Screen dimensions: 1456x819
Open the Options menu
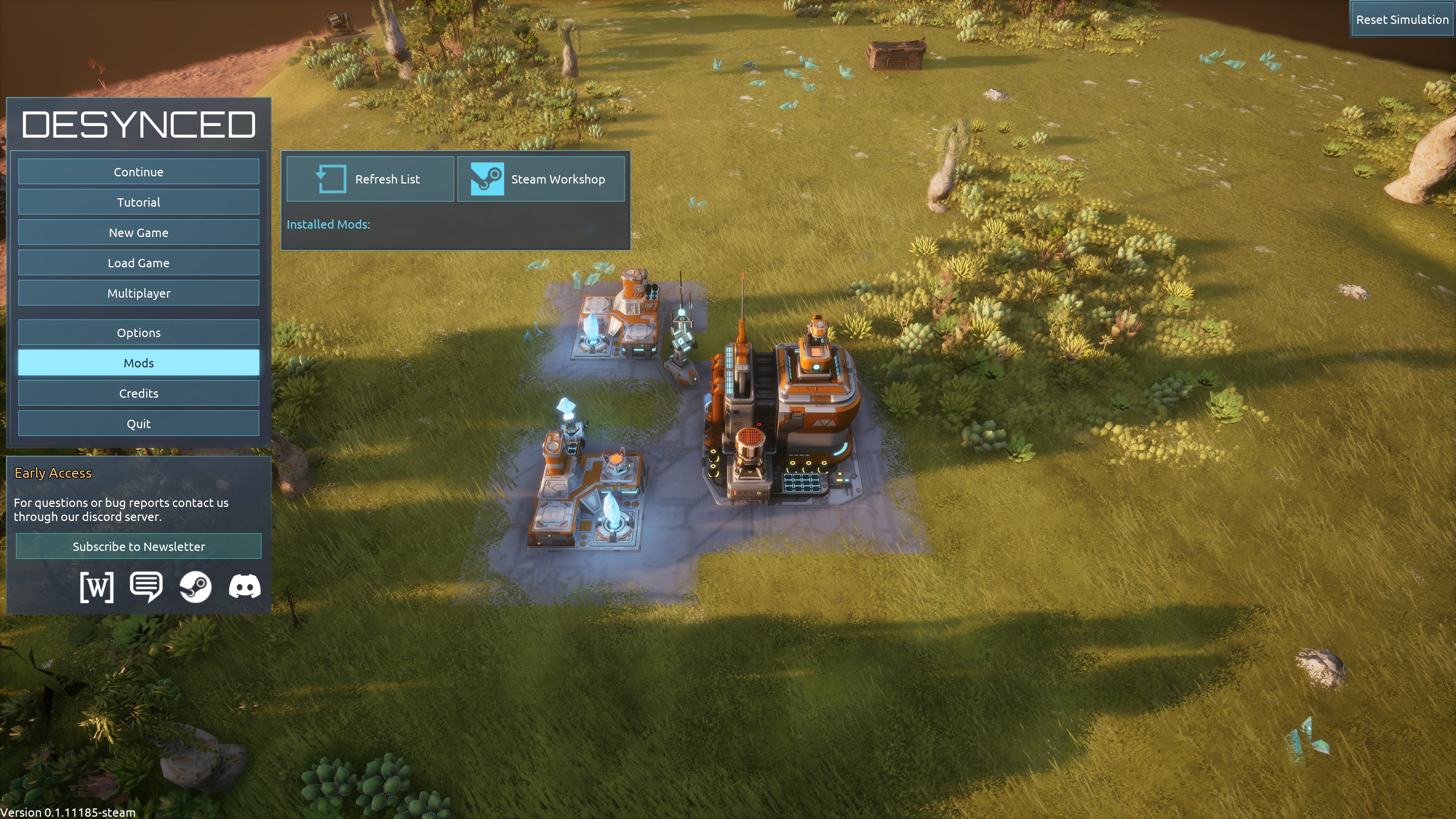(138, 333)
